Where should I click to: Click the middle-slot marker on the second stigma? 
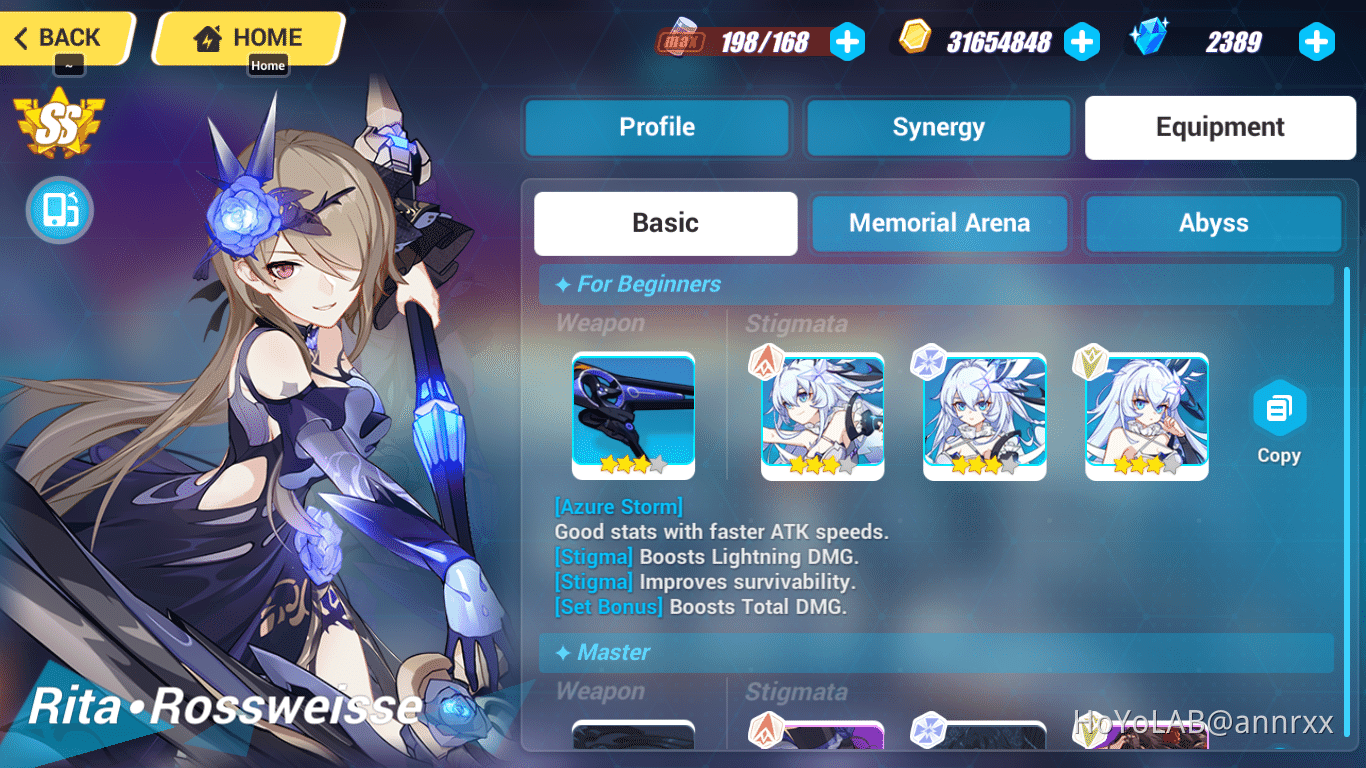(x=927, y=362)
